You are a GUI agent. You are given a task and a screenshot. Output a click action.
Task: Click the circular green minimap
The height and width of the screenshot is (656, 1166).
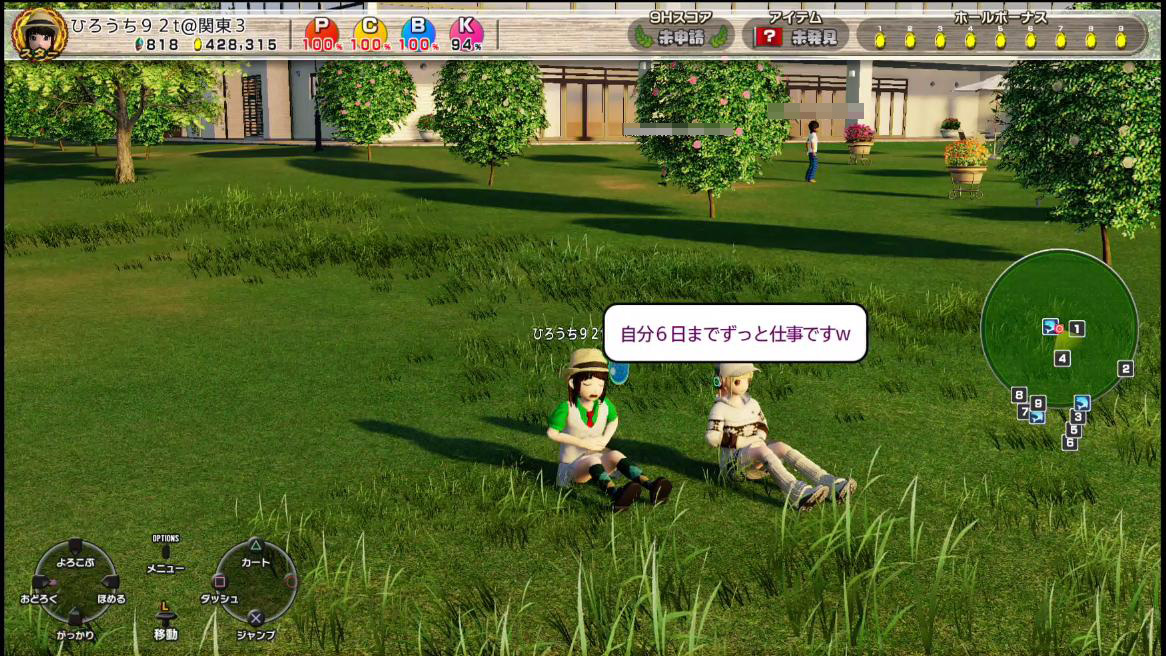point(1058,327)
